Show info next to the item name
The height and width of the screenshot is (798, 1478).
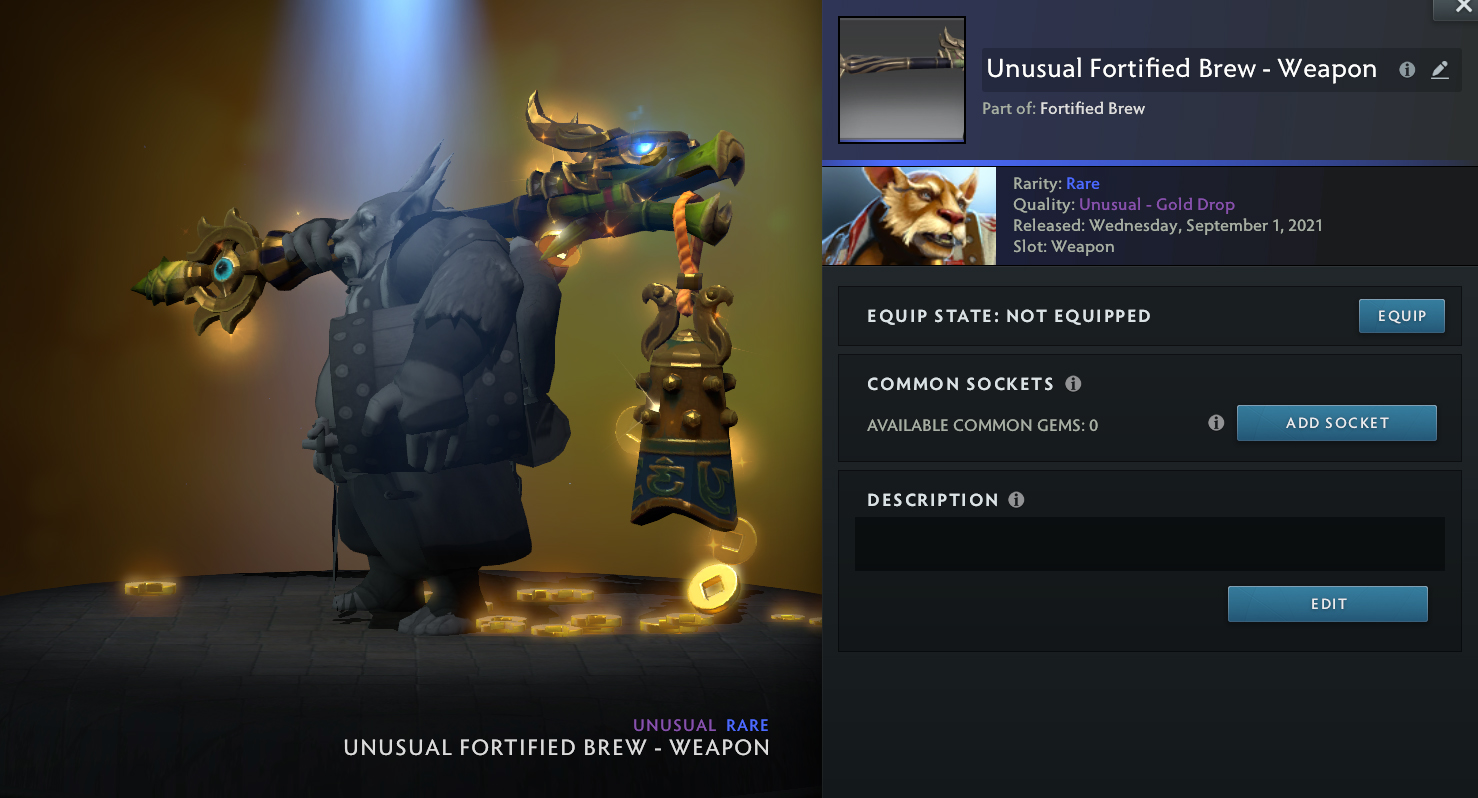[x=1407, y=70]
